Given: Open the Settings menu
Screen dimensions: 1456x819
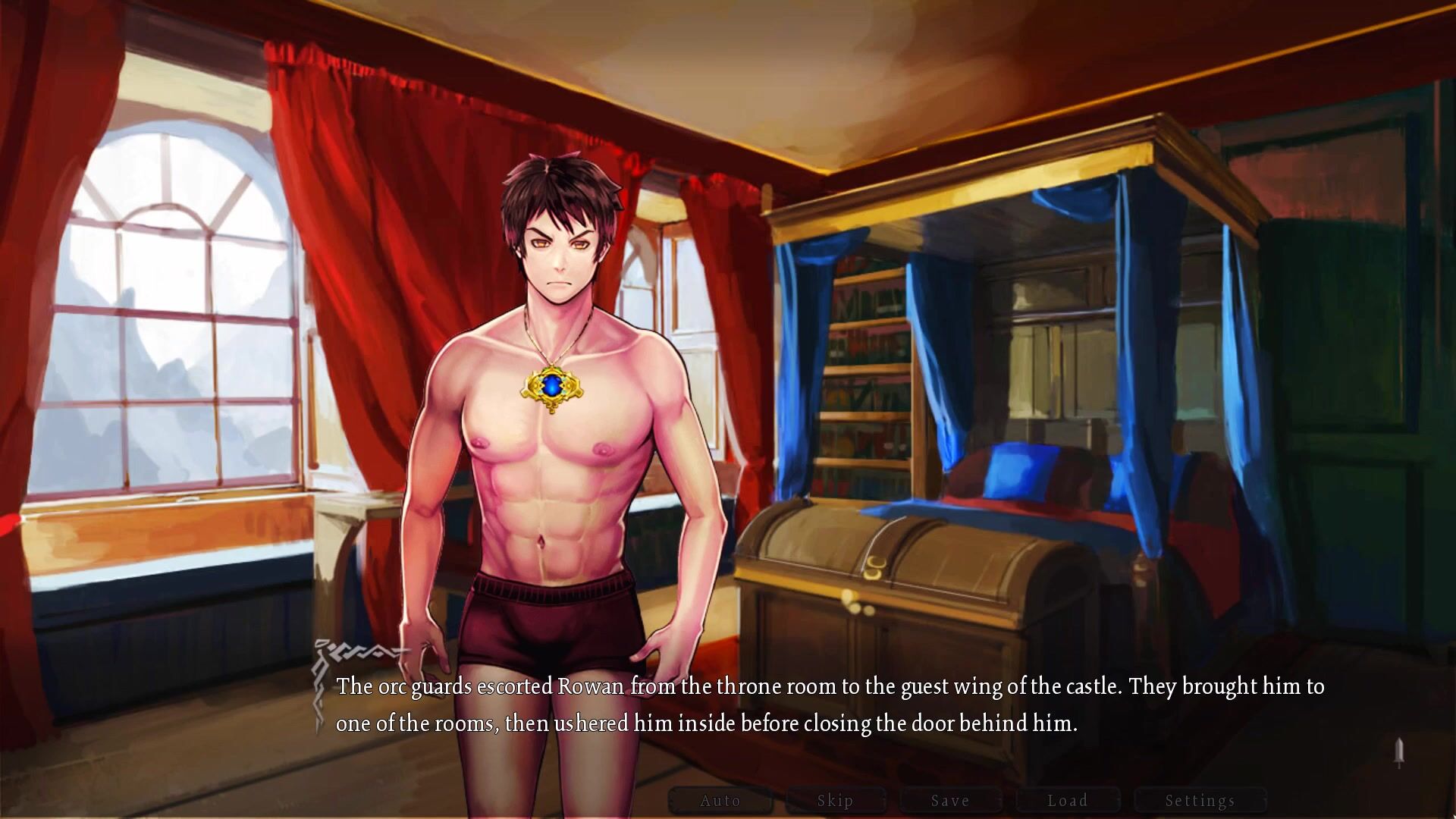Looking at the screenshot, I should coord(1200,801).
